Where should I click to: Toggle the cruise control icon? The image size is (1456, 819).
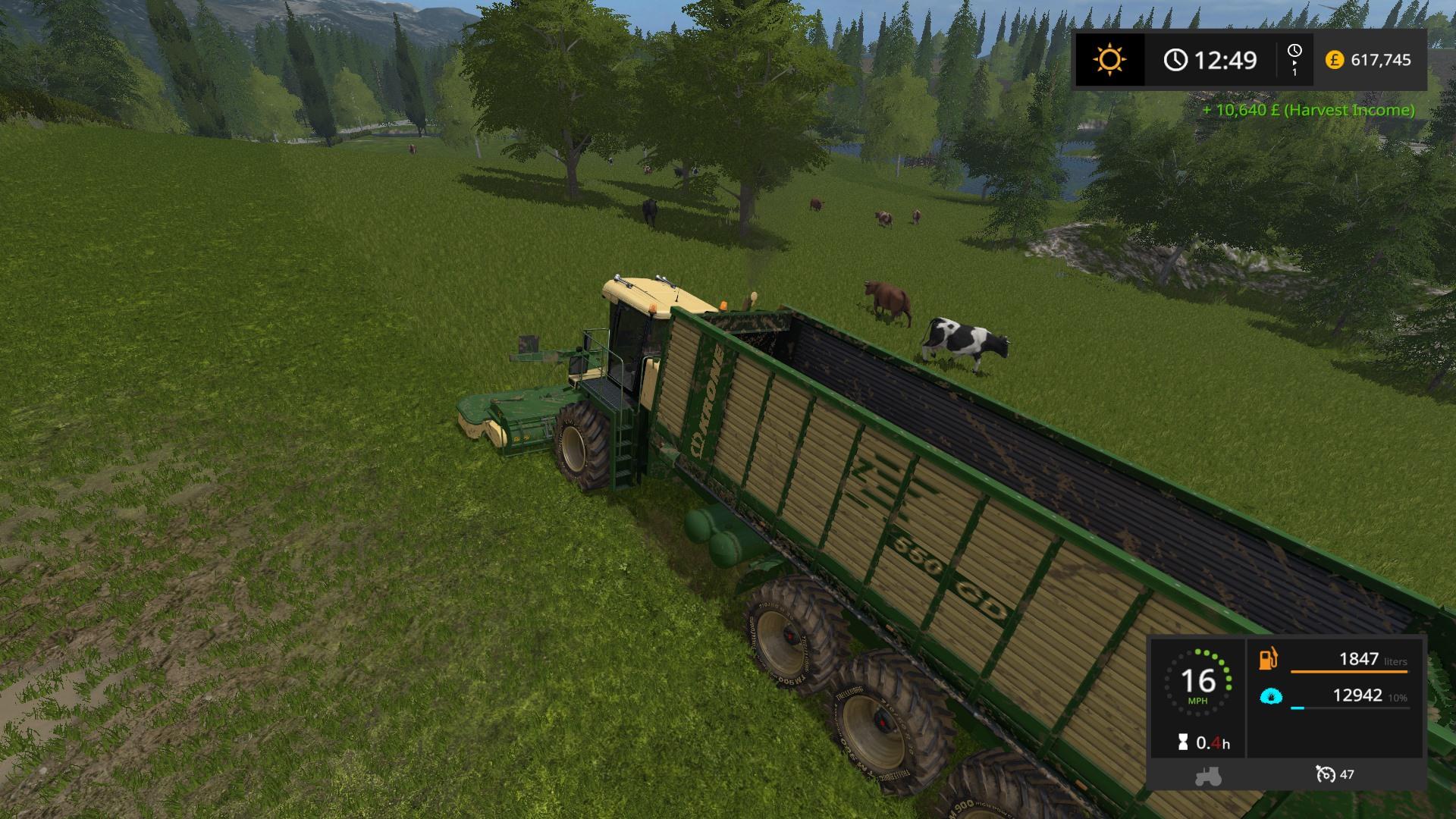1326,774
